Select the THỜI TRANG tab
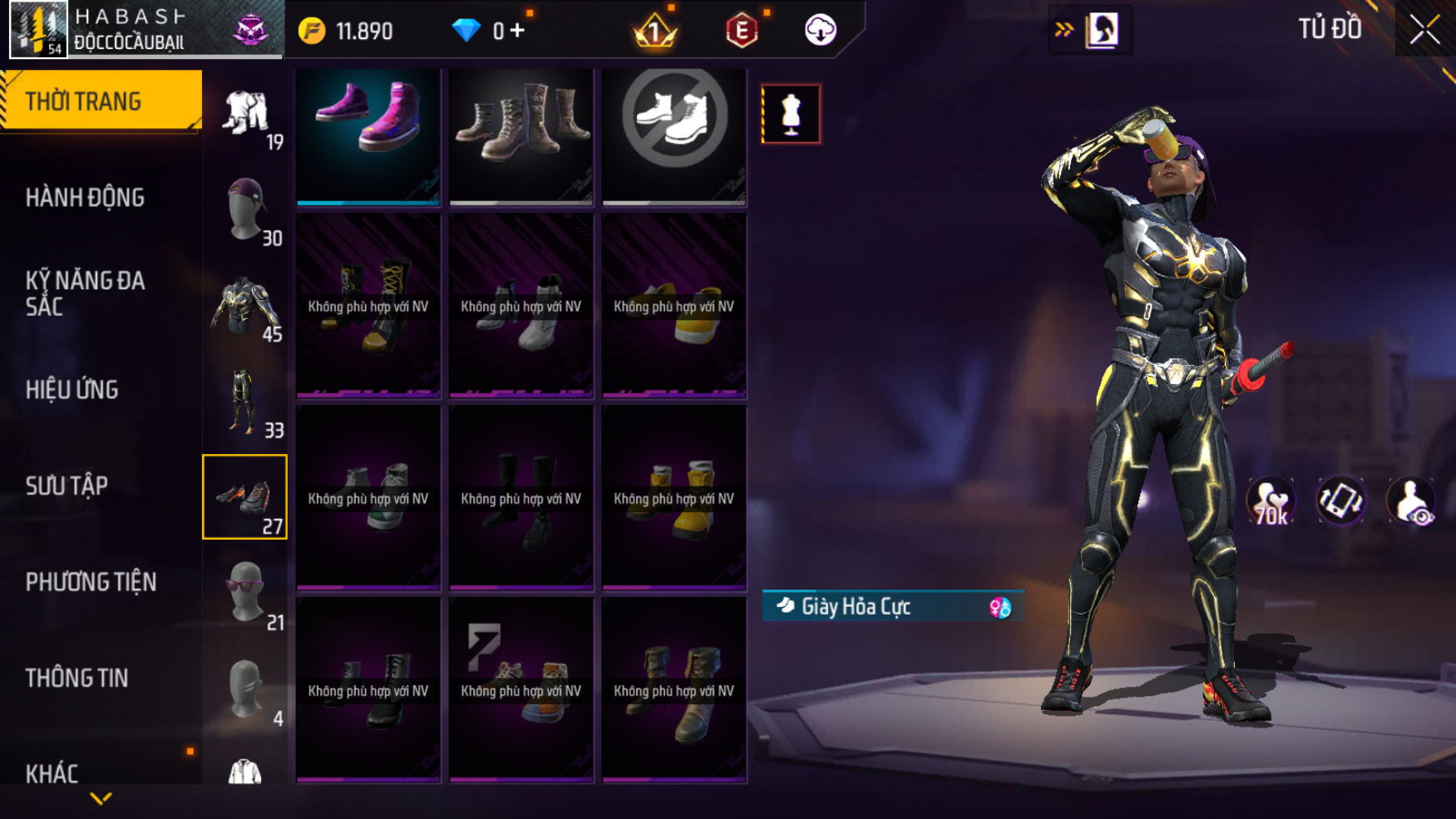Image resolution: width=1456 pixels, height=819 pixels. [x=83, y=101]
